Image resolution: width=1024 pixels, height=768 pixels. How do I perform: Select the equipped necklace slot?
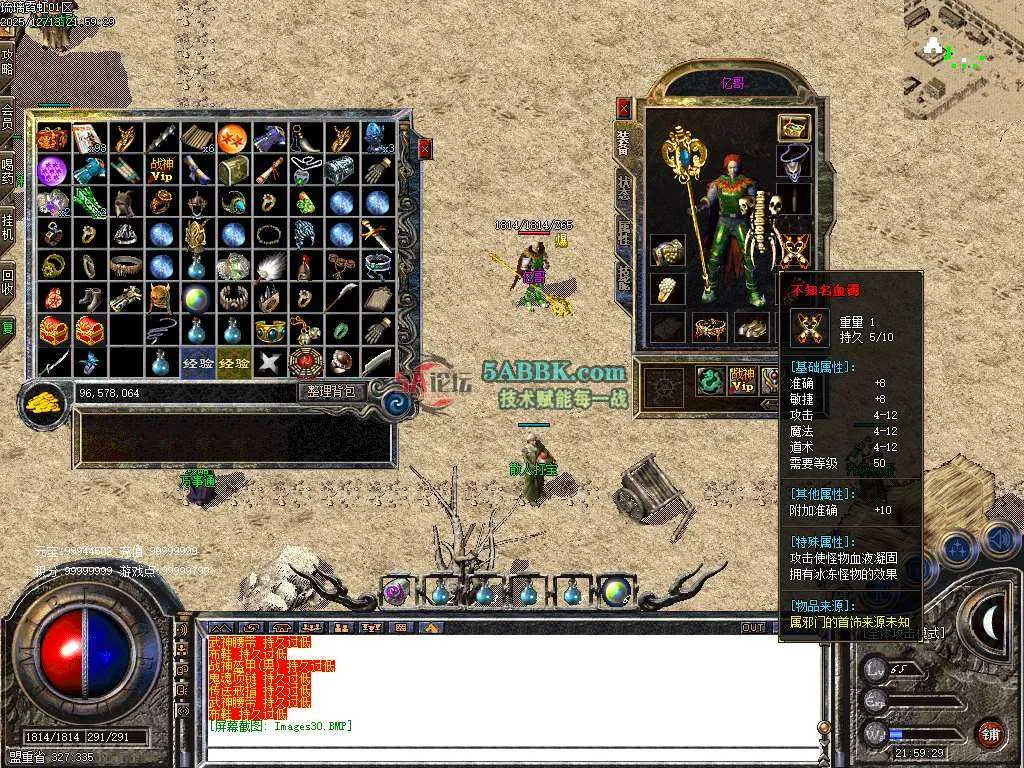coord(794,161)
